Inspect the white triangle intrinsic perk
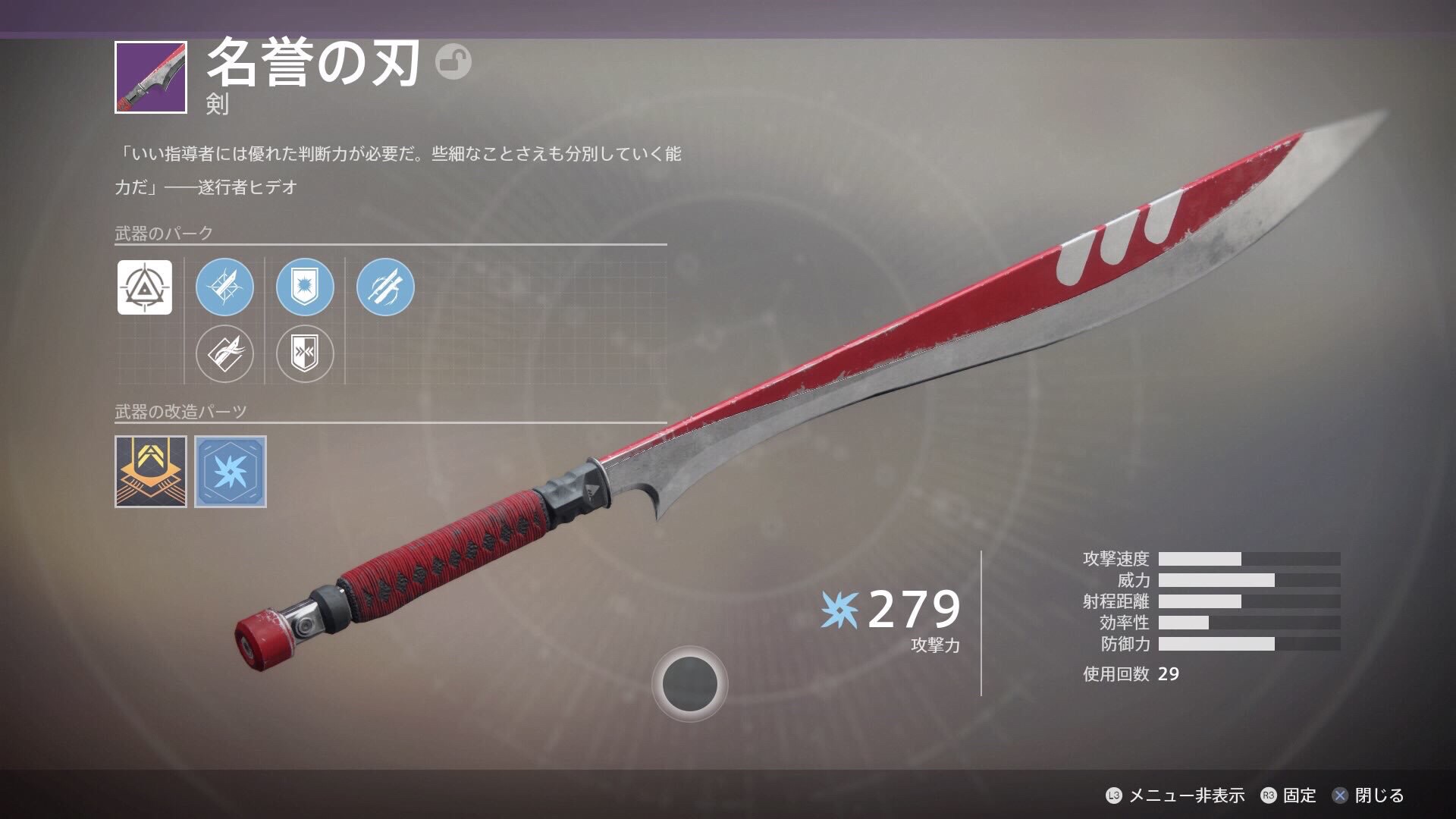The height and width of the screenshot is (819, 1456). [145, 287]
